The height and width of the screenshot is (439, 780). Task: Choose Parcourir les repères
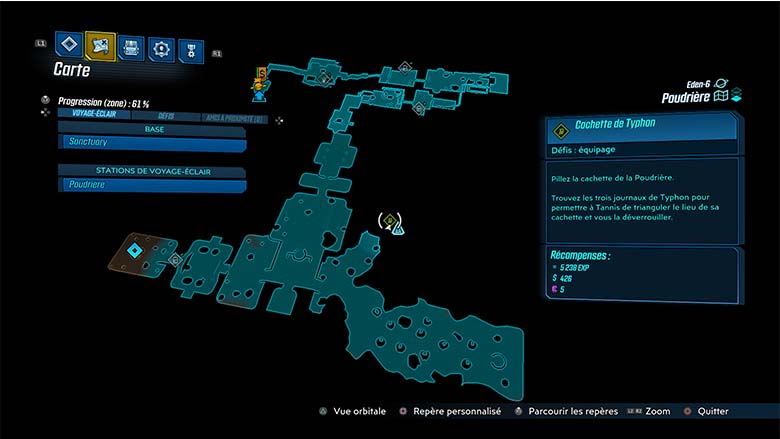coord(566,411)
